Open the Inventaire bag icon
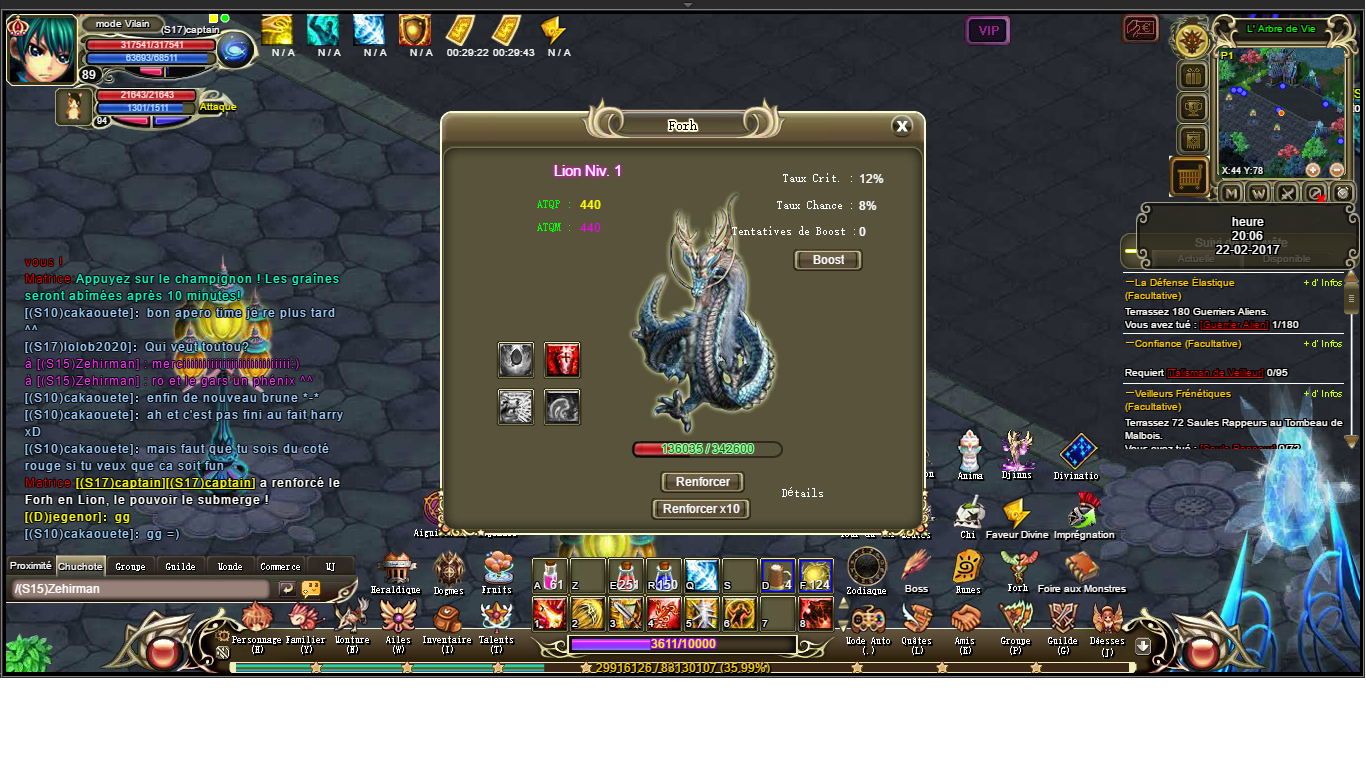Viewport: 1366px width, 768px height. click(446, 620)
